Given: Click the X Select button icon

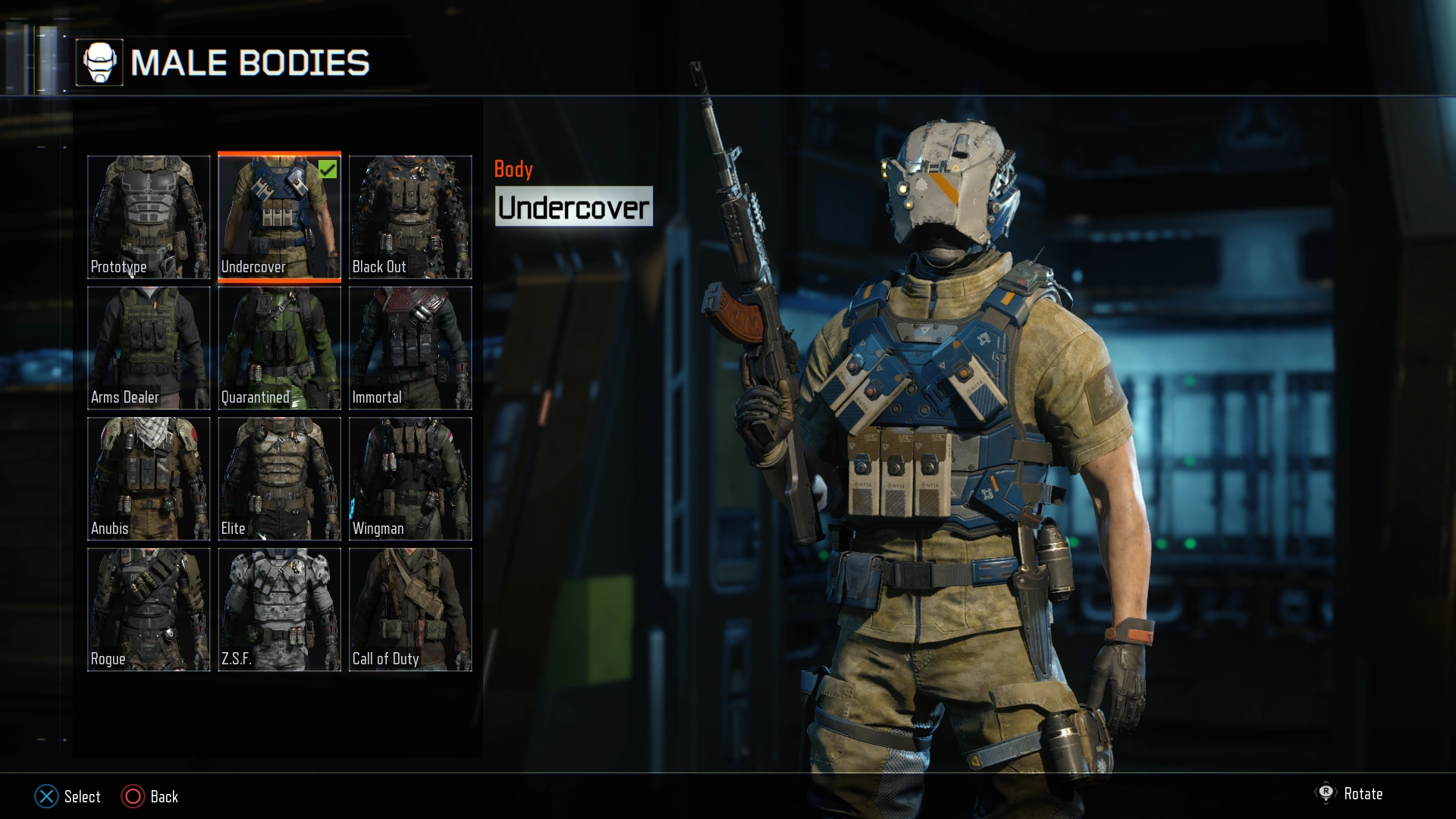Looking at the screenshot, I should click(47, 797).
